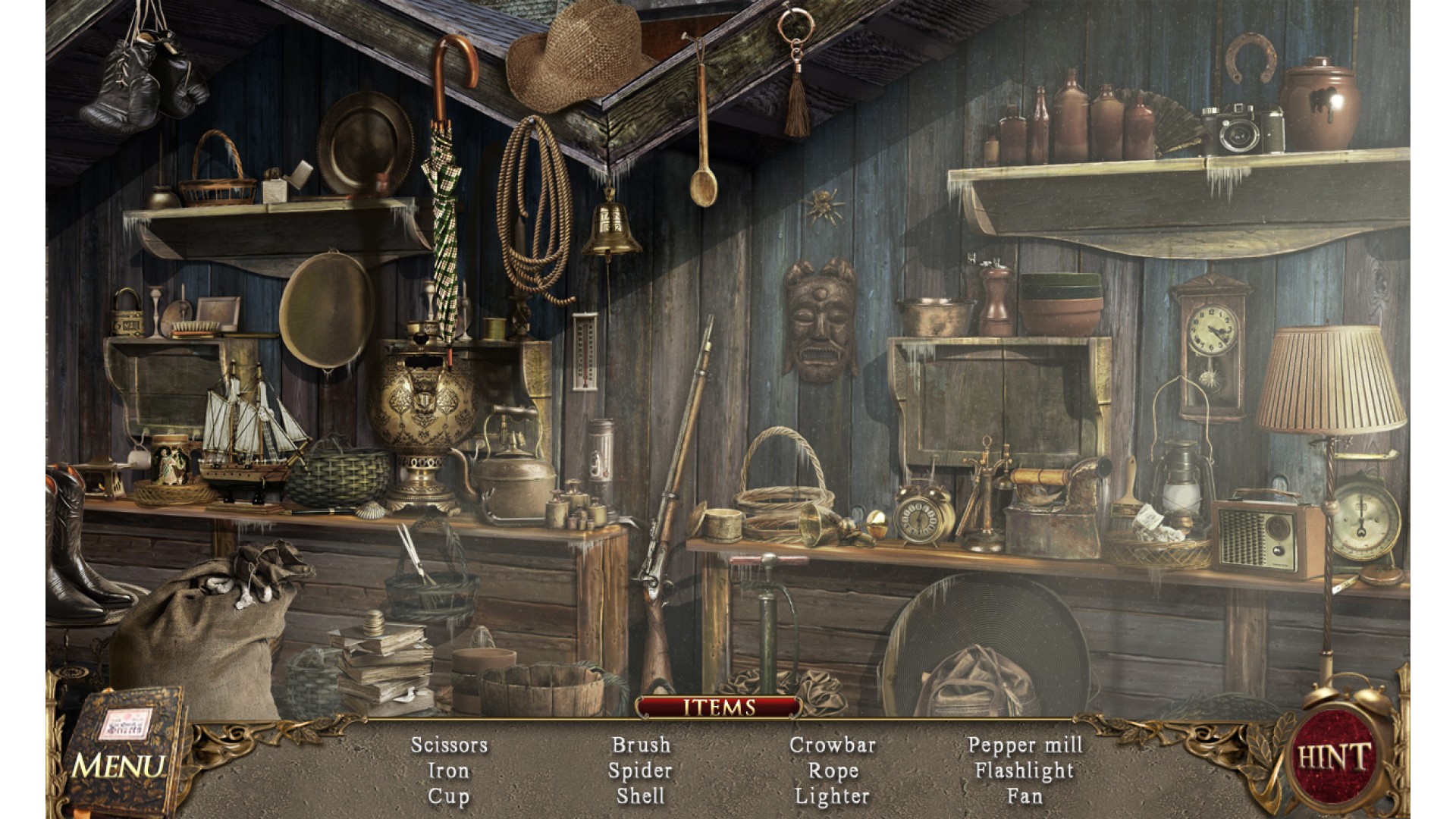The image size is (1456, 819).
Task: Use the Hint alarm clock button
Action: pyautogui.click(x=1333, y=756)
